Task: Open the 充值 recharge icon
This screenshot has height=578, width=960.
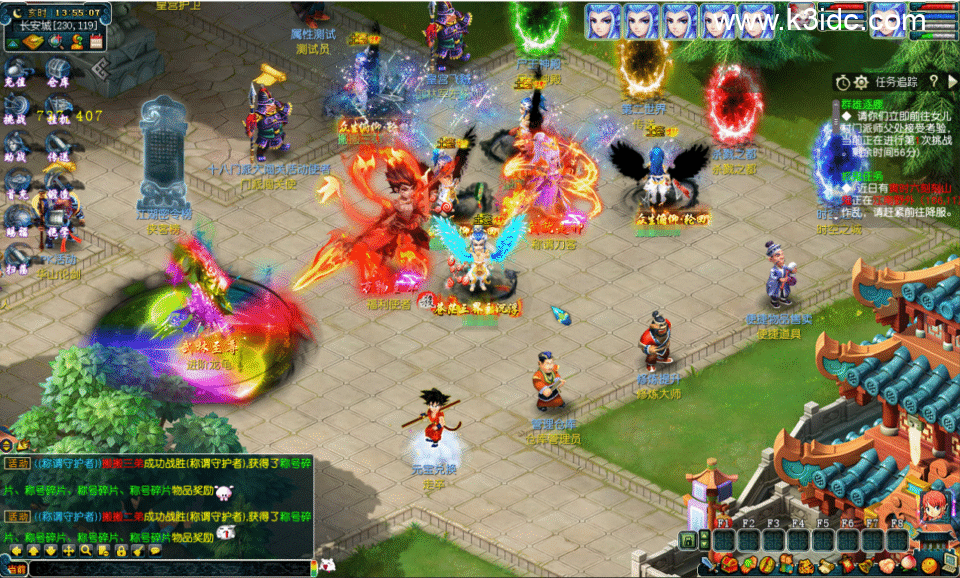Action: click(x=15, y=75)
